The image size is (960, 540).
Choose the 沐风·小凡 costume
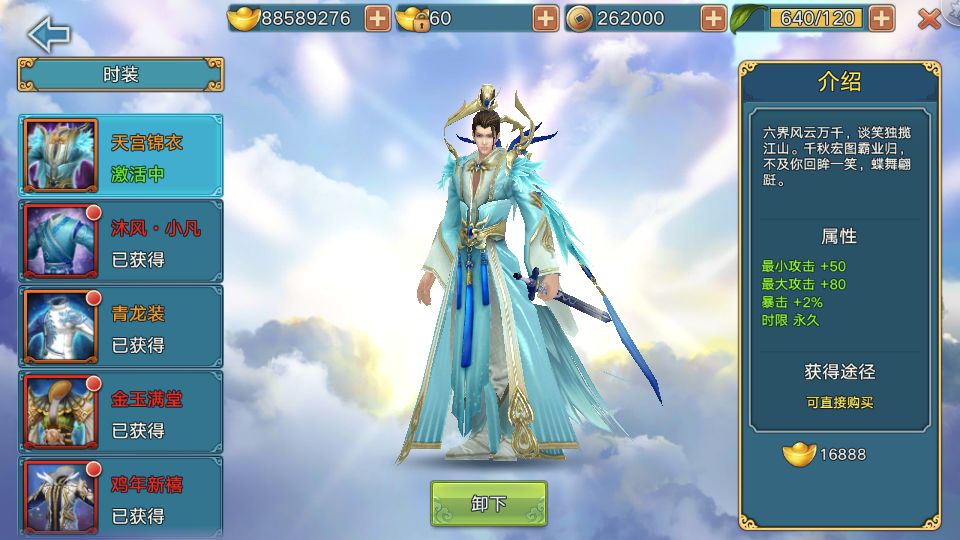[121, 241]
